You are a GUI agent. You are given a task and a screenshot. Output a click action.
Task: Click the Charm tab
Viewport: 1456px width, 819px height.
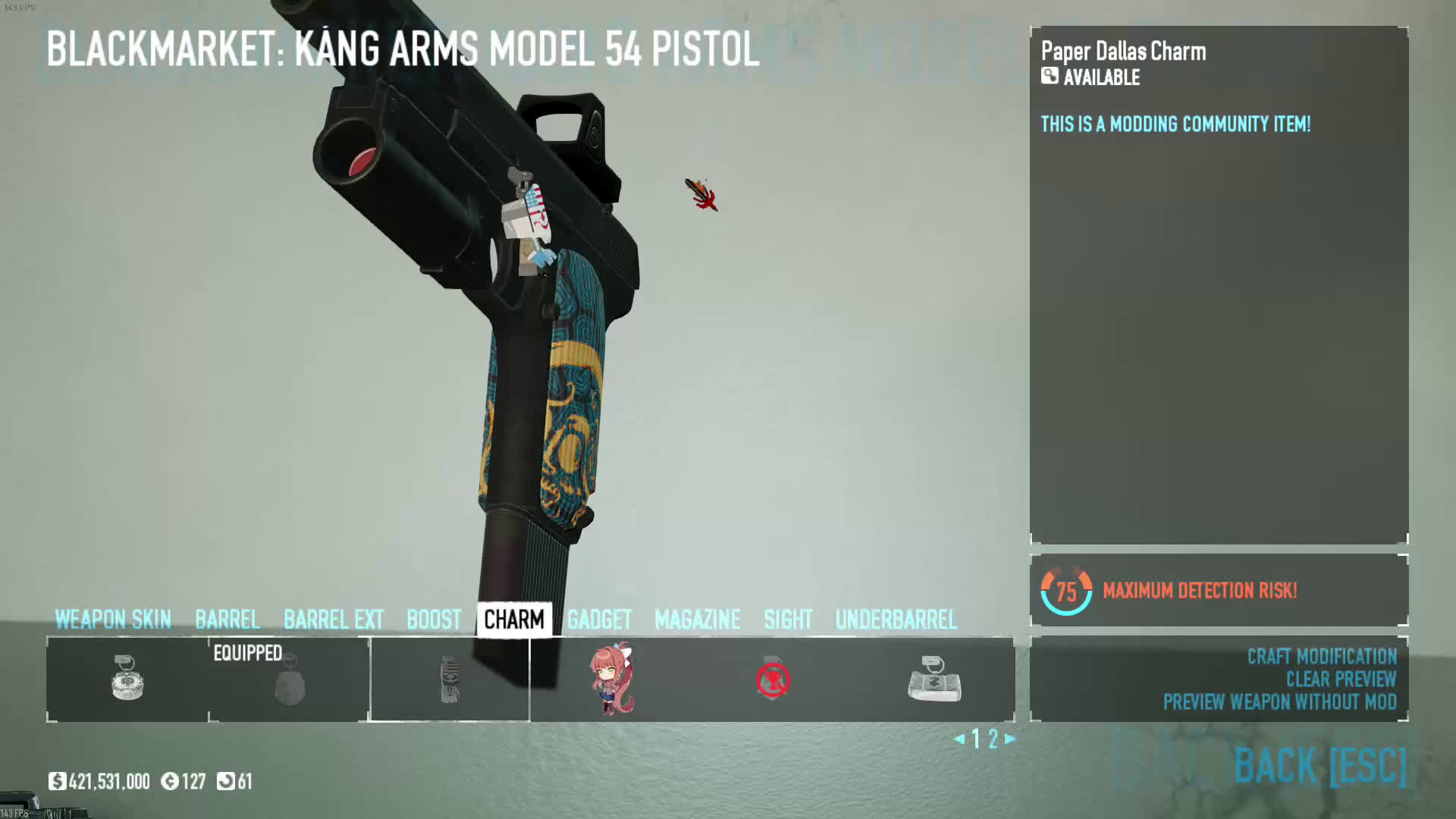point(514,620)
